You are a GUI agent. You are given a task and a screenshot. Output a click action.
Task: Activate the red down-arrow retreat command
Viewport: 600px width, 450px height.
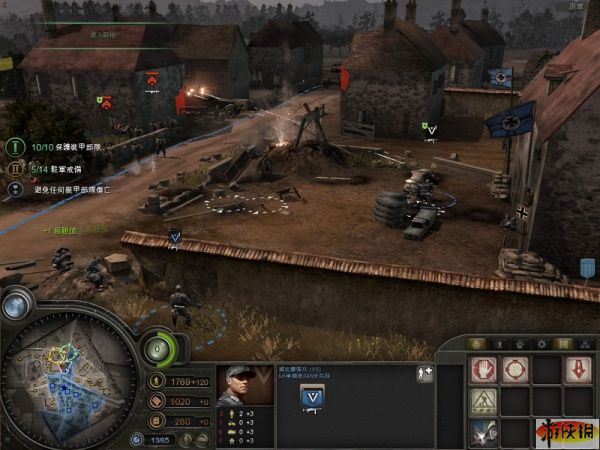[x=577, y=370]
